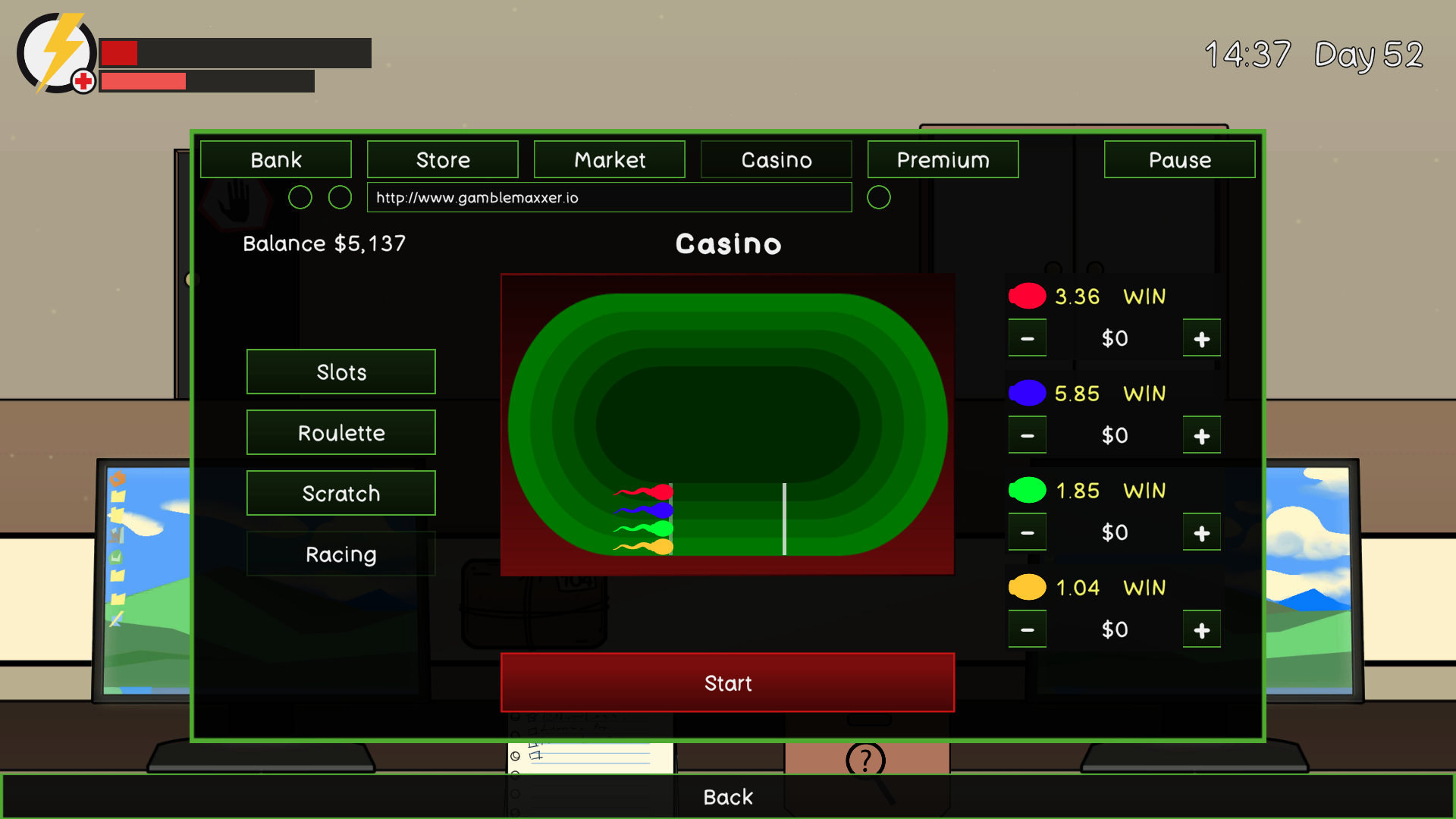Select the yellow racer chip icon
Screen dimensions: 1456x819
pos(1027,587)
